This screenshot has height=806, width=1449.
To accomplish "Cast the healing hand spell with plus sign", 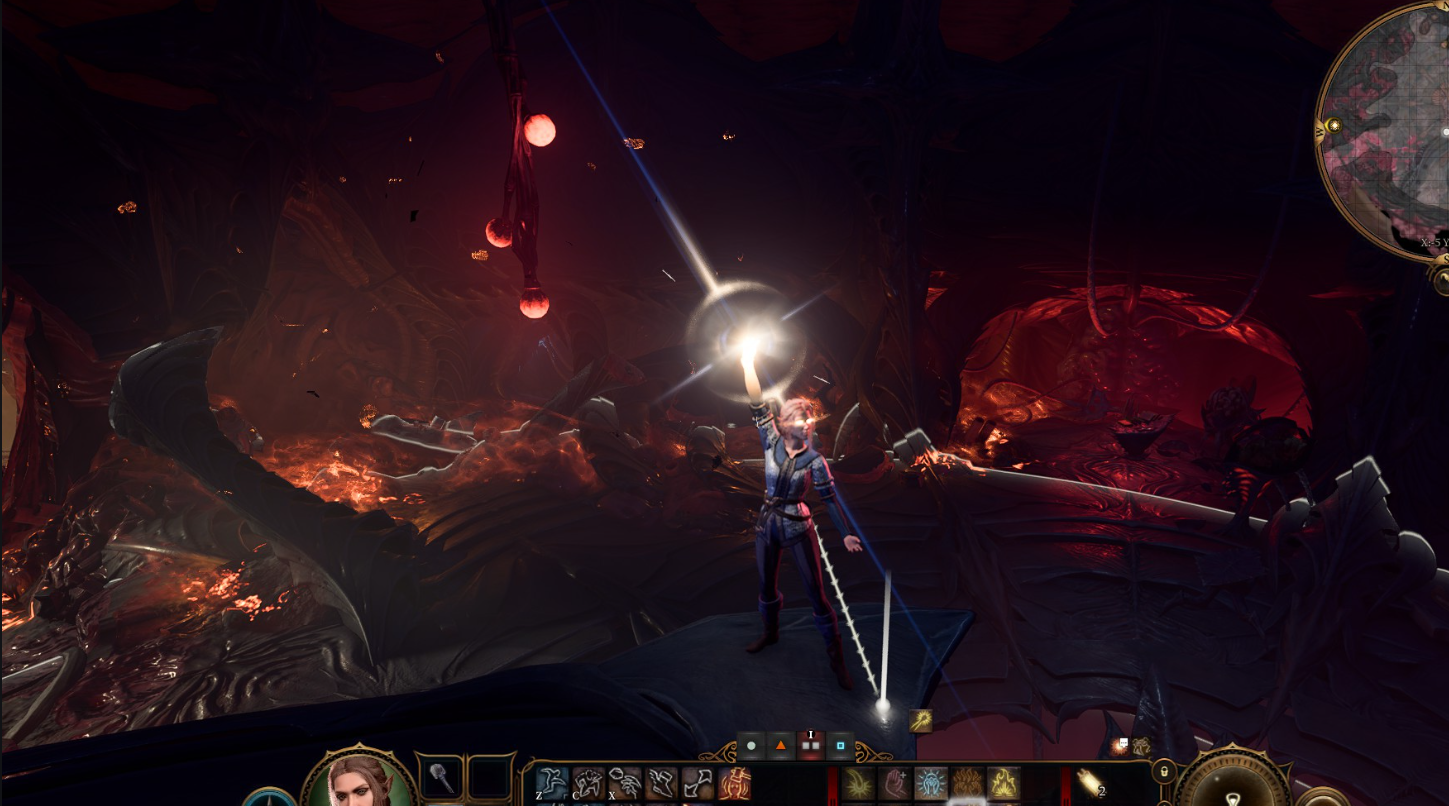I will tap(895, 783).
